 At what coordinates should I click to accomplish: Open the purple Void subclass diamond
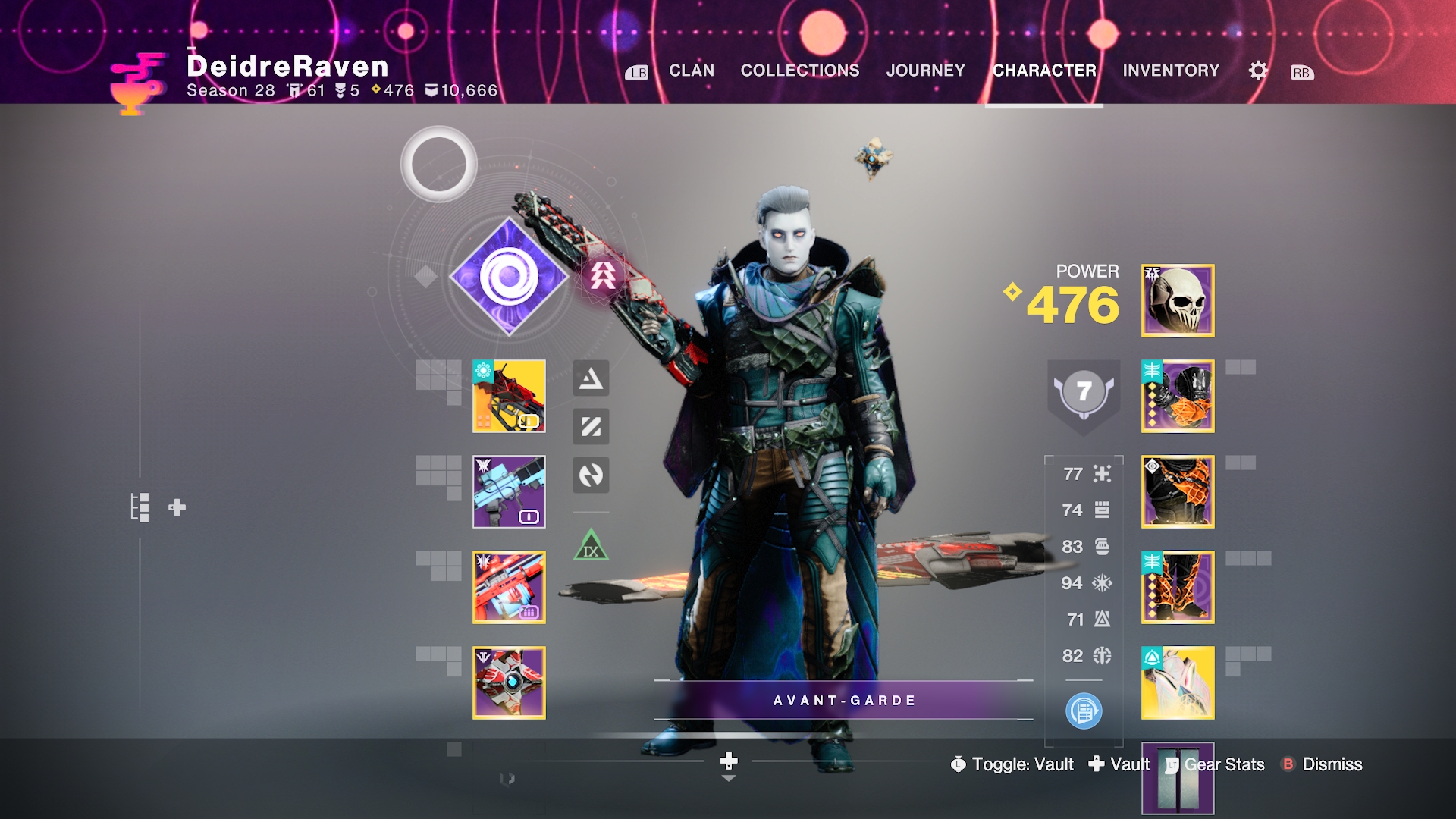[x=509, y=277]
